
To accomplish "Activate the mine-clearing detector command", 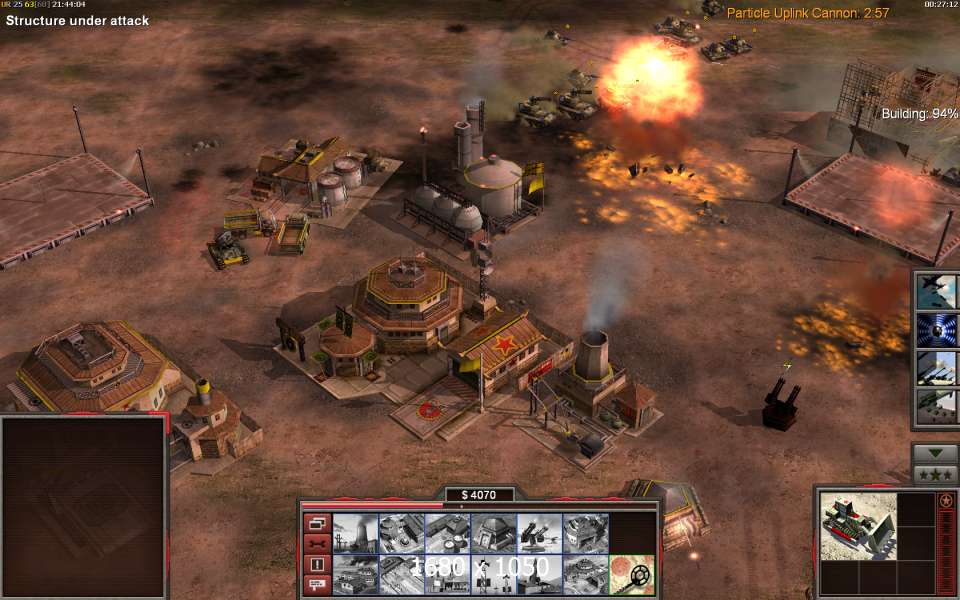I will (631, 574).
